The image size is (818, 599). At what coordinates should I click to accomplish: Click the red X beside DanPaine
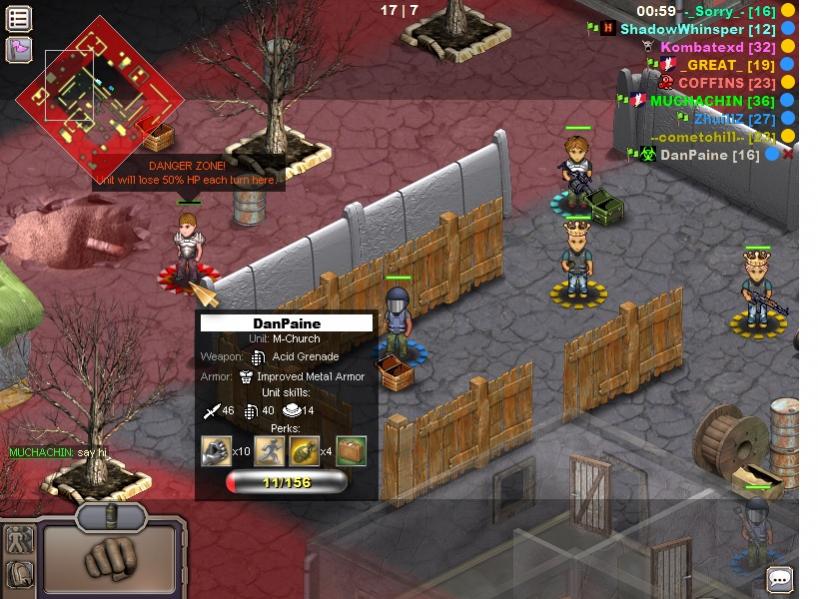788,155
